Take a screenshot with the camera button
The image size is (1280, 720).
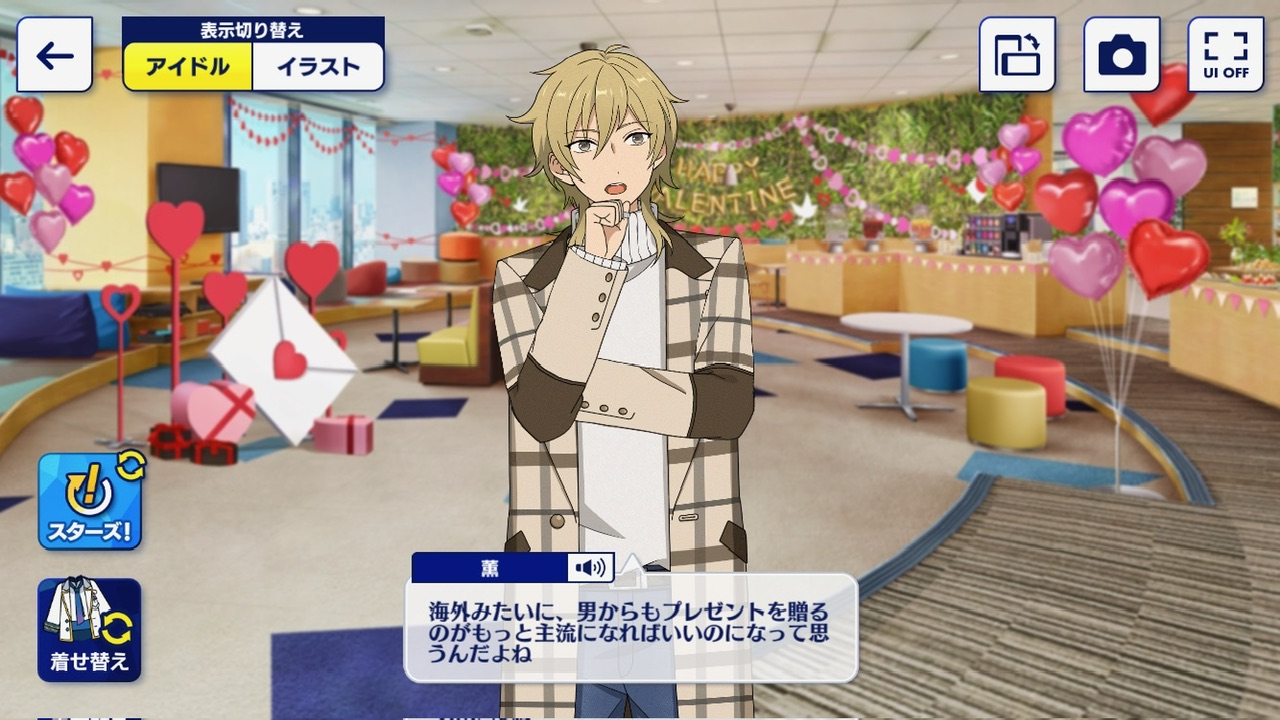pyautogui.click(x=1121, y=55)
